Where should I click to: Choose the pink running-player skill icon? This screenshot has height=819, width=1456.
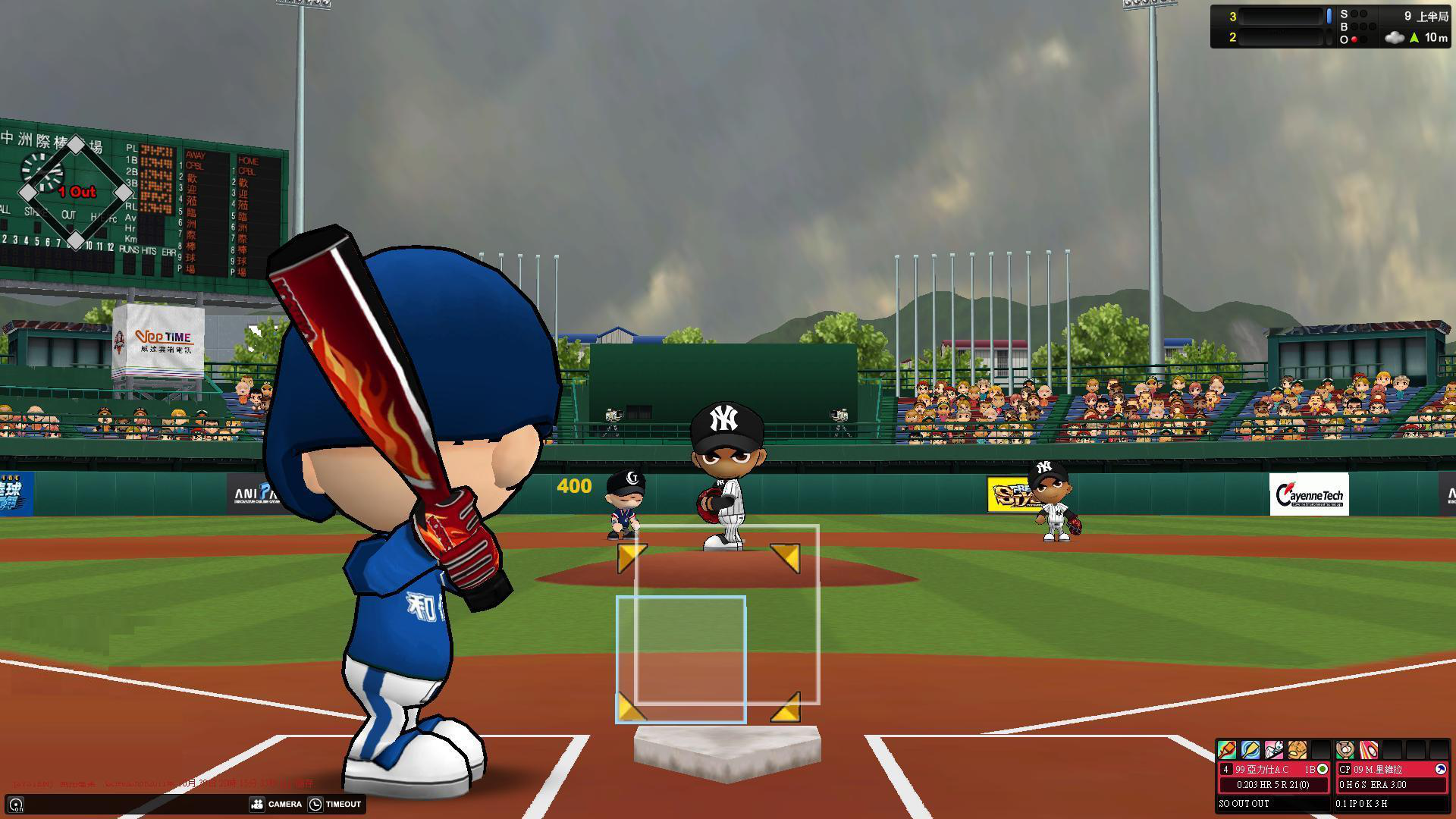point(1273,750)
